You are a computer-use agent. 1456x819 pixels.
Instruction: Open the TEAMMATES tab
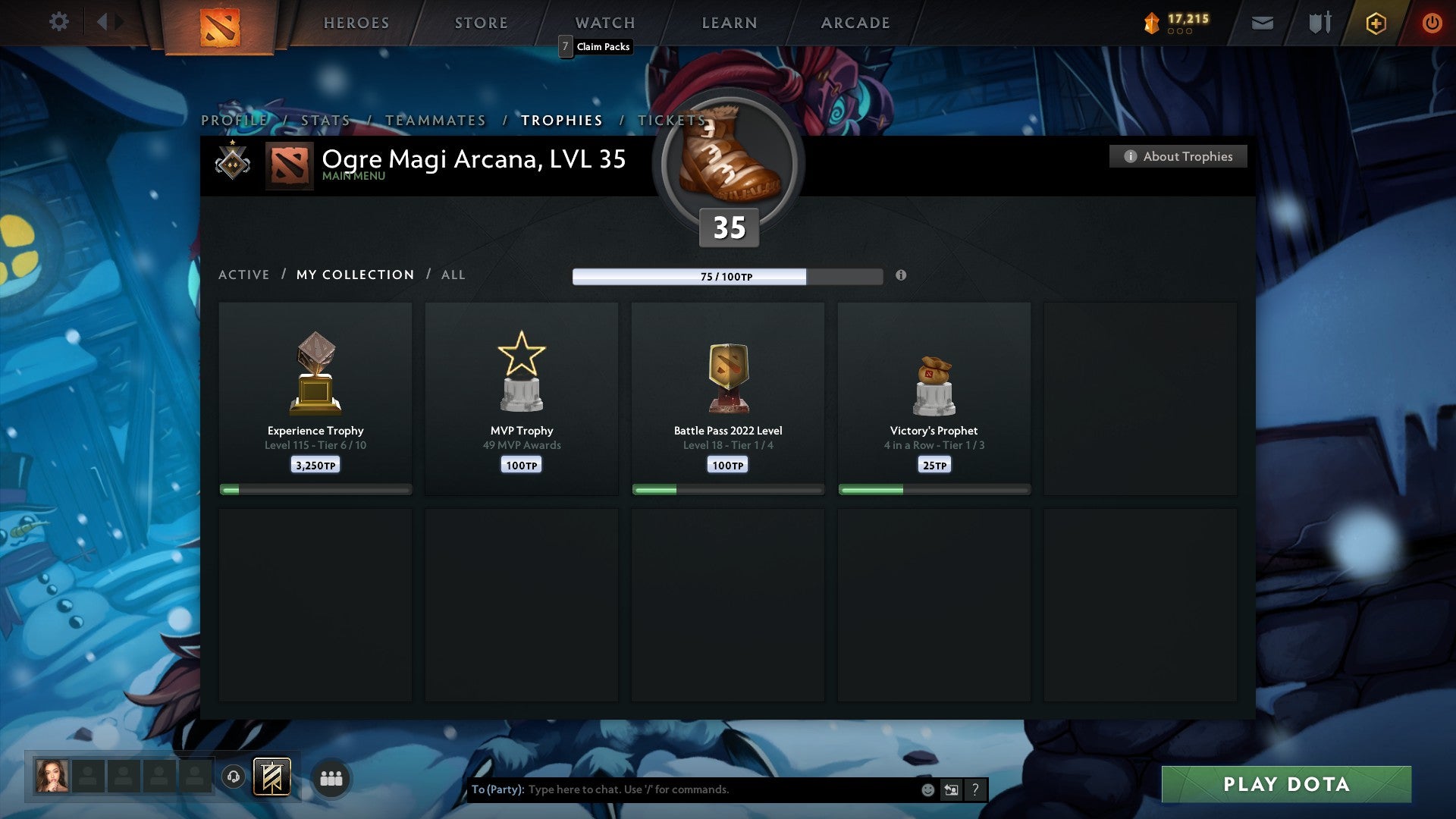tap(436, 120)
